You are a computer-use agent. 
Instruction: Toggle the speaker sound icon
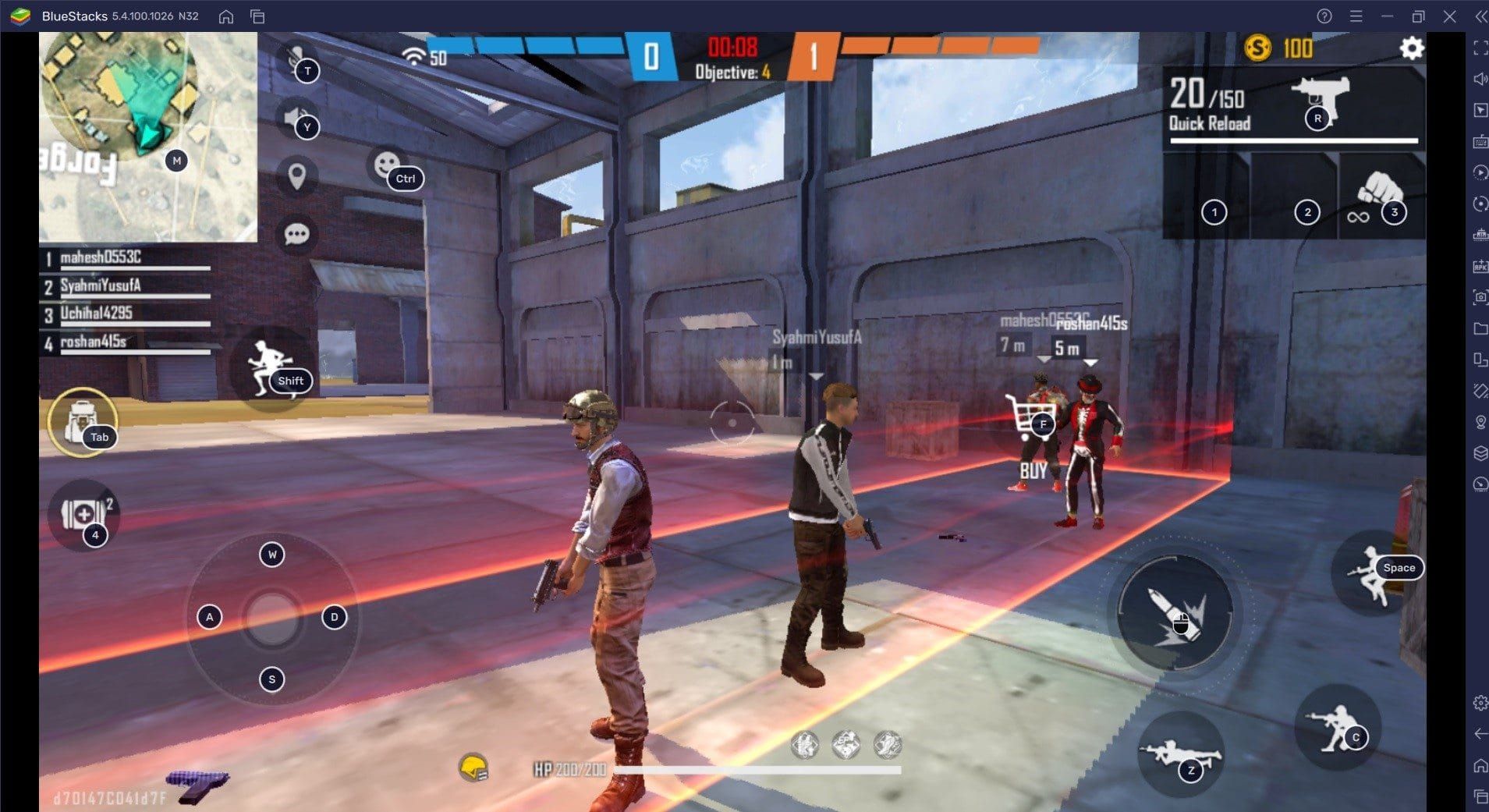[x=296, y=119]
